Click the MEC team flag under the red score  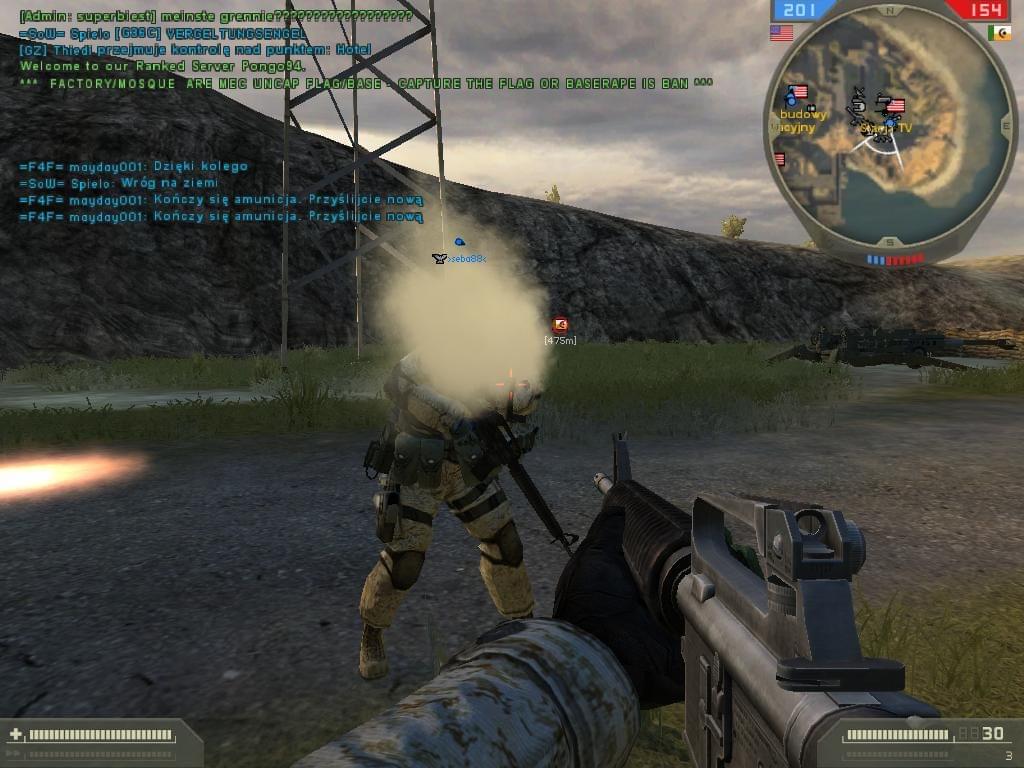tap(999, 33)
